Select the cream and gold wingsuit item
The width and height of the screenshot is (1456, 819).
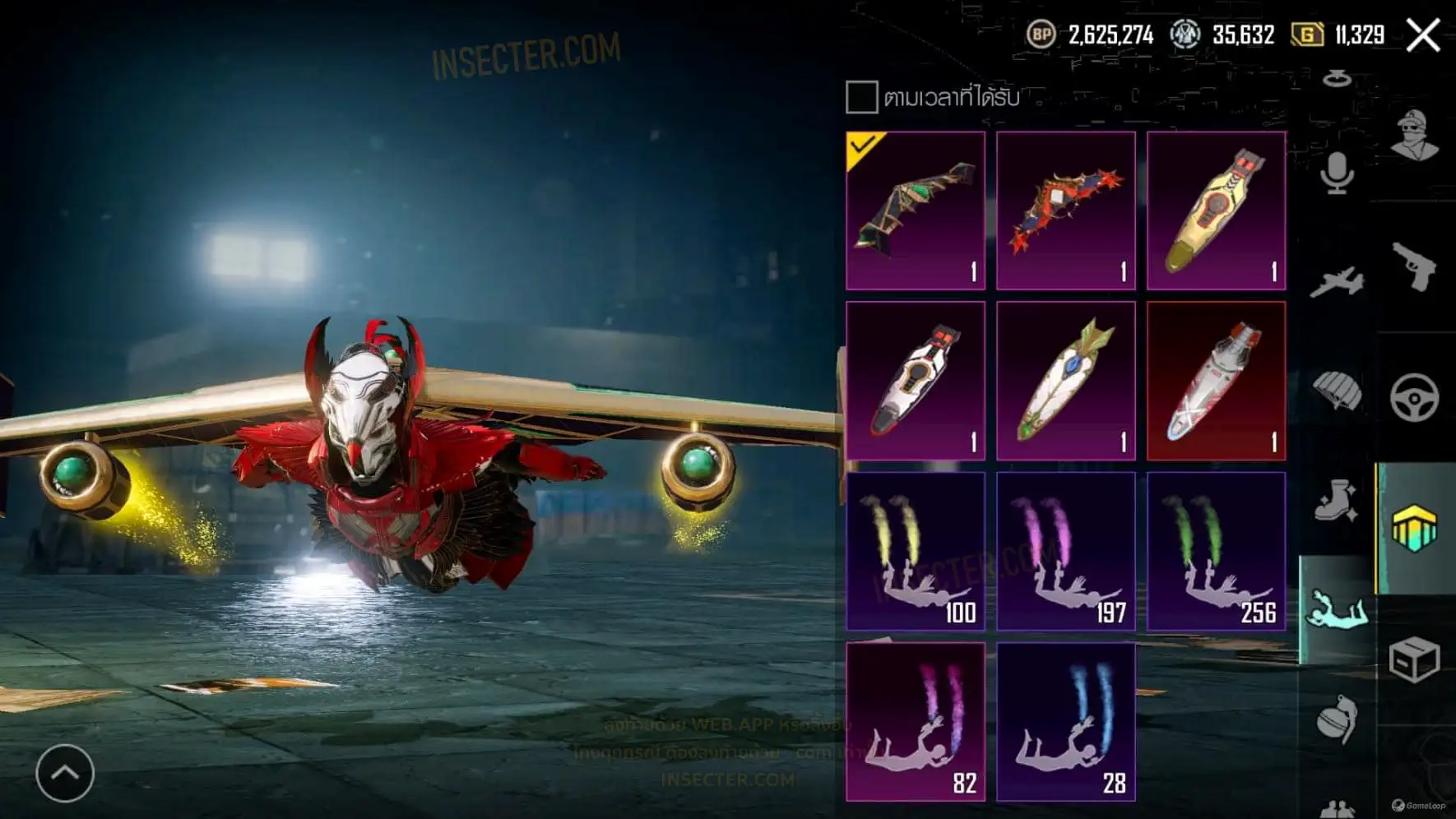click(x=1216, y=211)
